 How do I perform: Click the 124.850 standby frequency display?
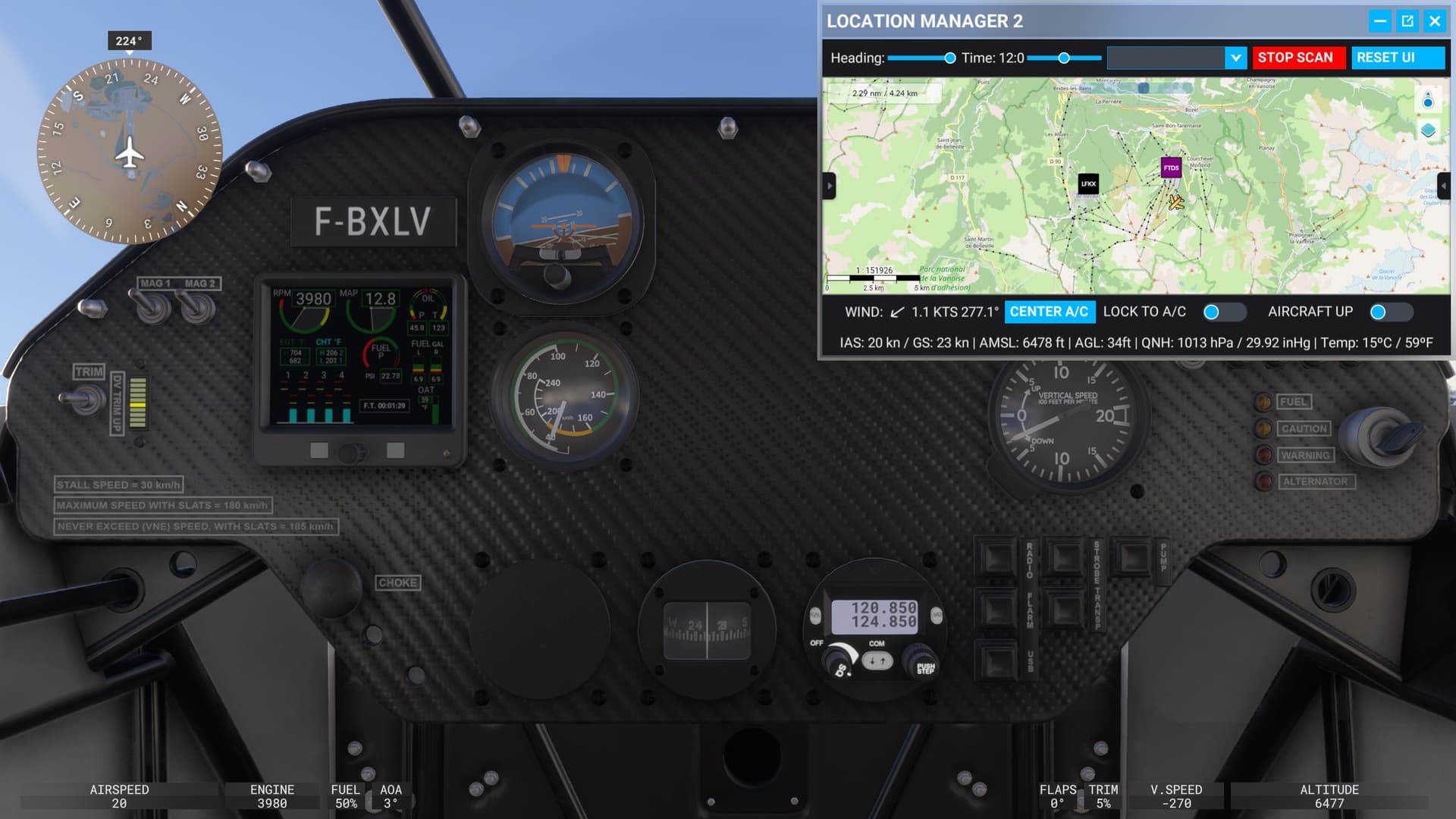[885, 620]
